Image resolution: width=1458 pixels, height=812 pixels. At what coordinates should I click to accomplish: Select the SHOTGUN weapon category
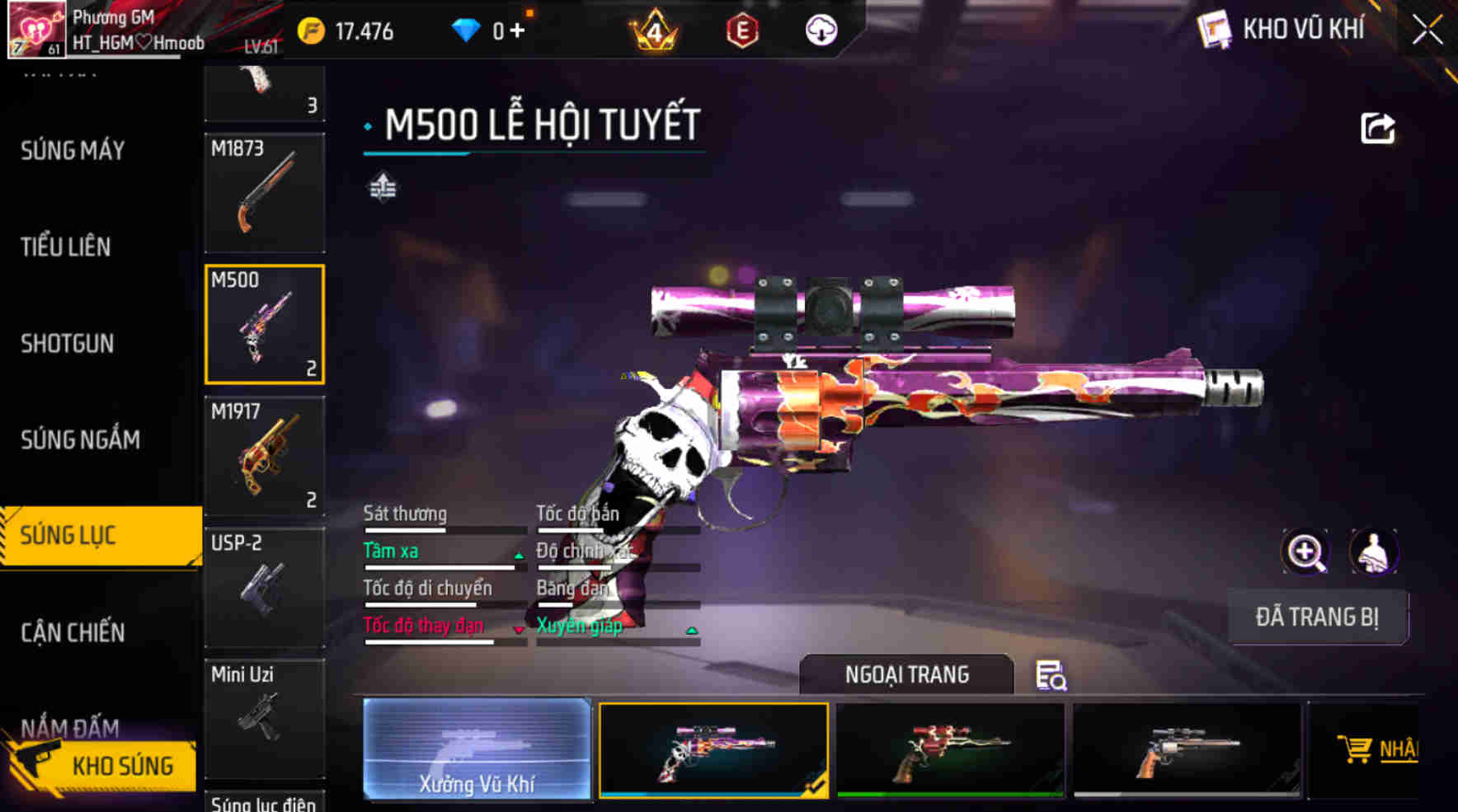tap(66, 343)
